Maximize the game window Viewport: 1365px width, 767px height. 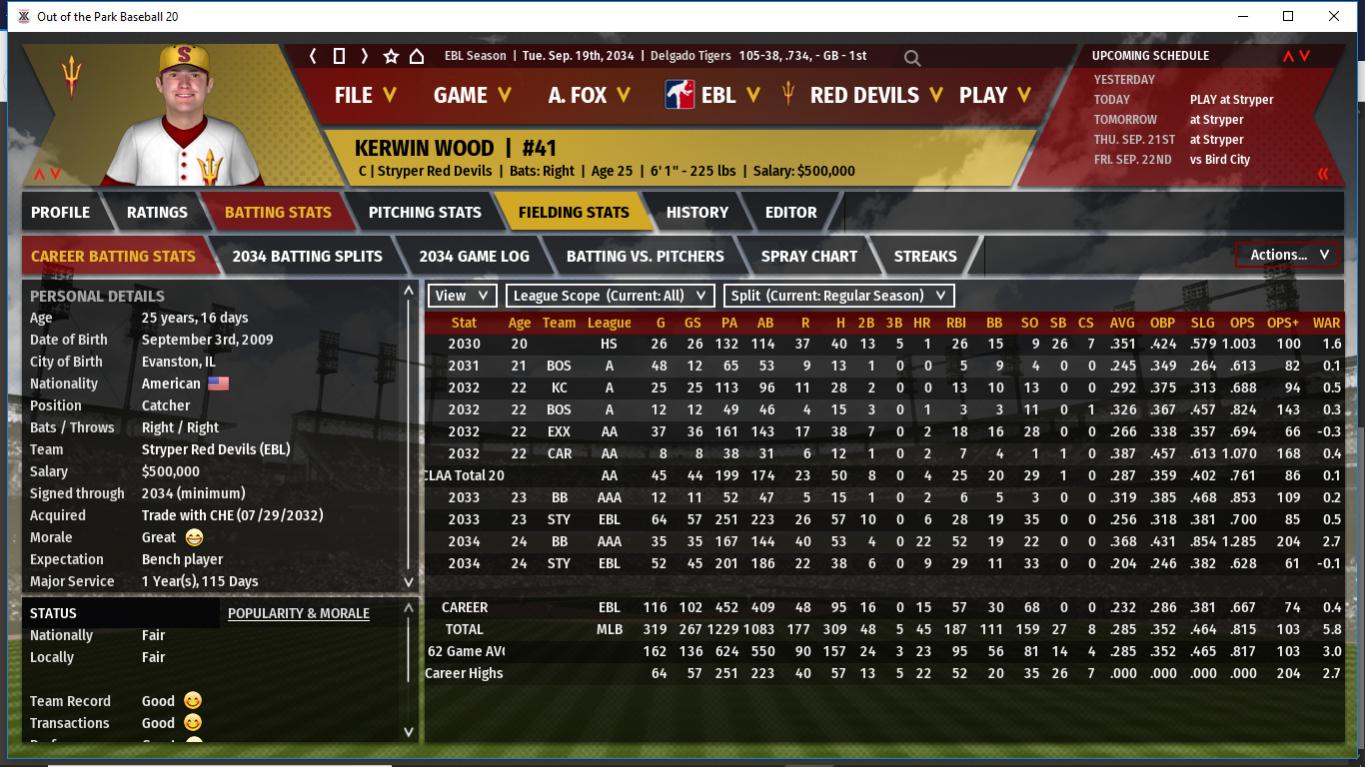click(1288, 16)
